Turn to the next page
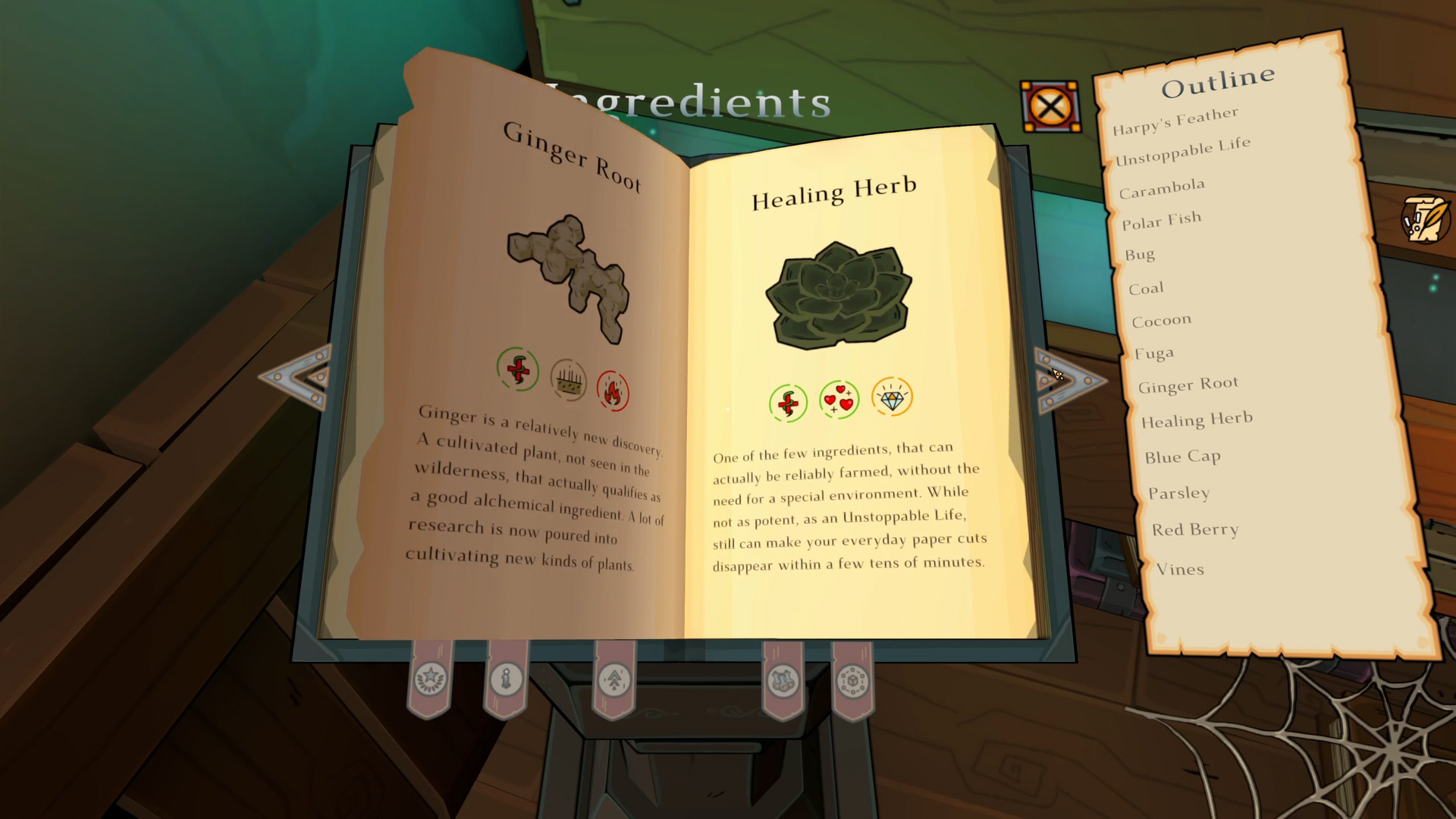The image size is (1456, 819). (x=1068, y=380)
